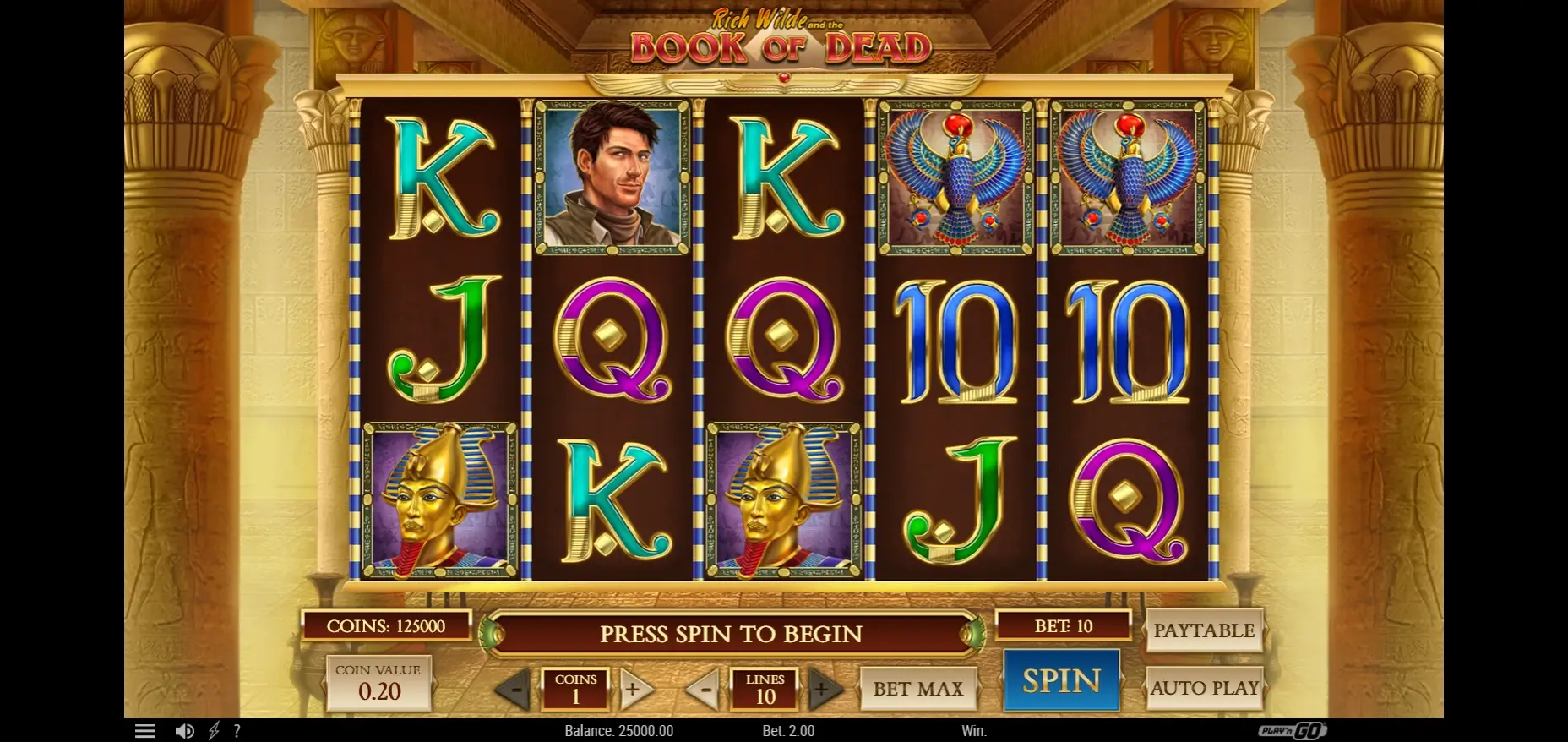
Task: Increase the number of lines
Action: 824,690
